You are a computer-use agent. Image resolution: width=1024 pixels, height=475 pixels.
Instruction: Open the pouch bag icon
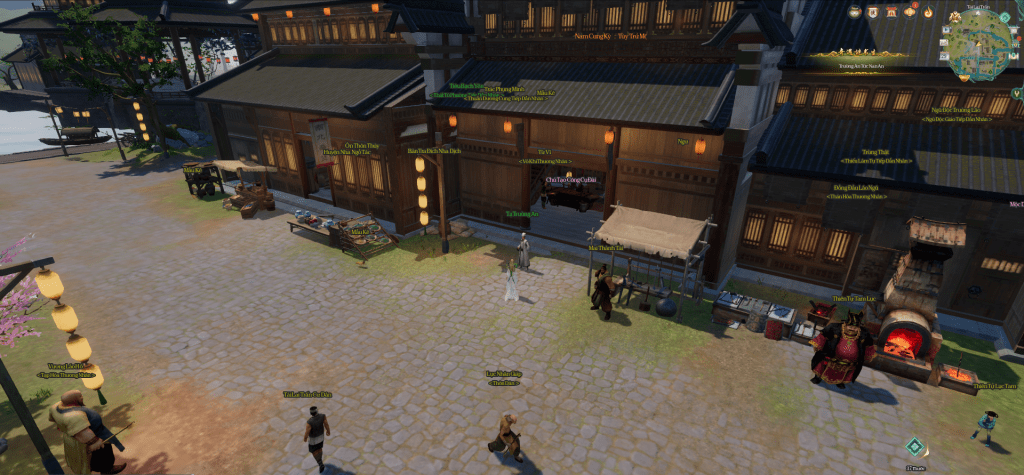(x=855, y=12)
